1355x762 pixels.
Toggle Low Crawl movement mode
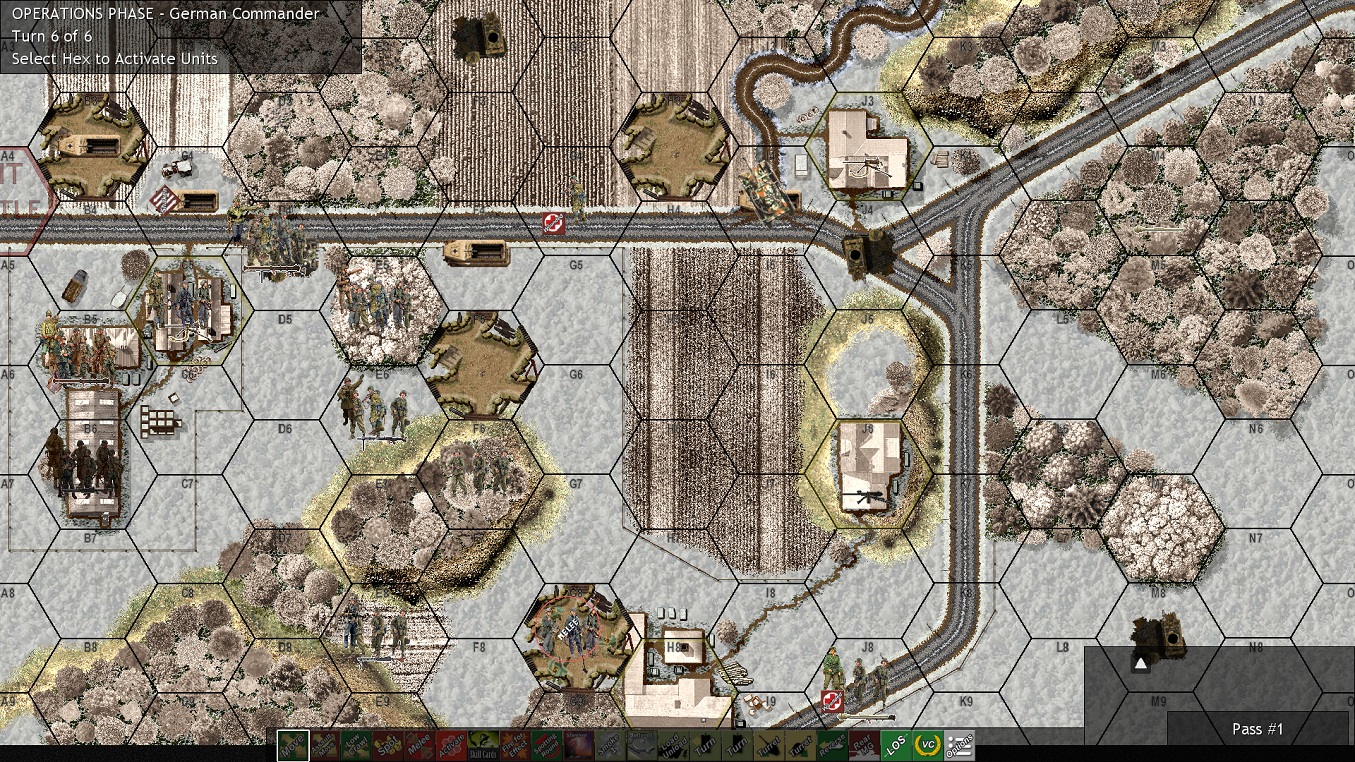(356, 745)
